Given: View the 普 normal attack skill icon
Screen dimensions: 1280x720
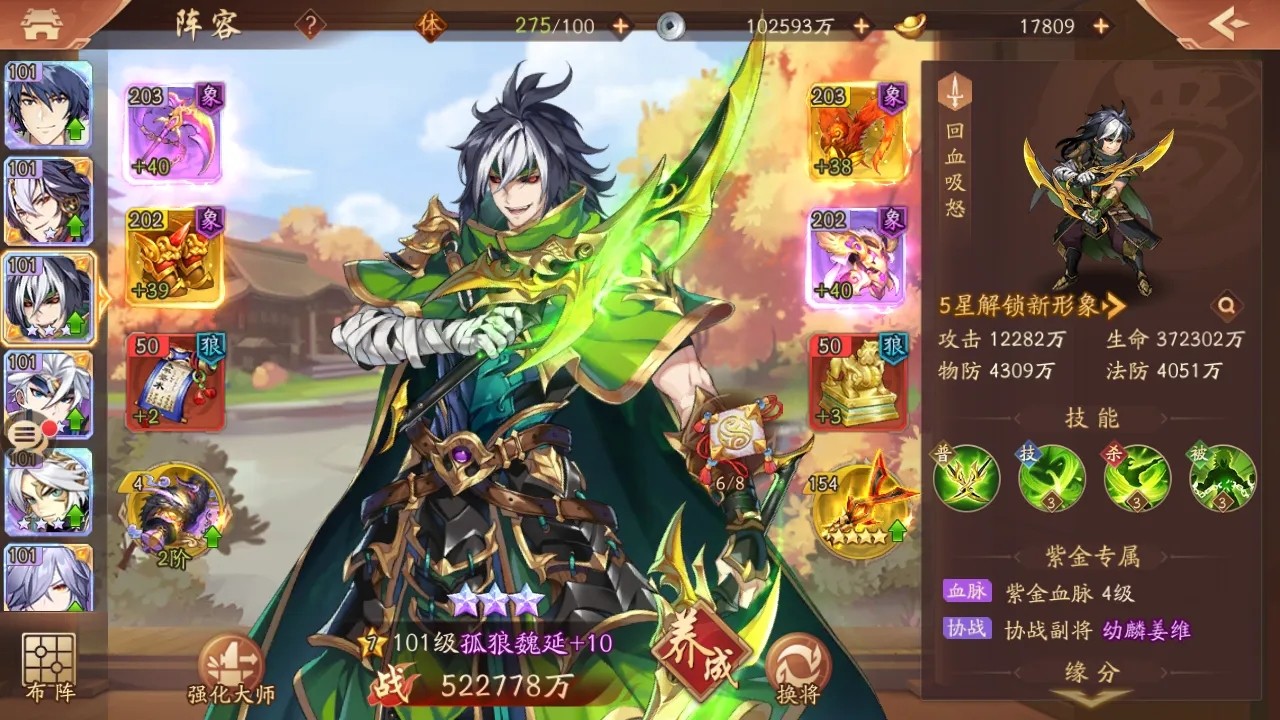Looking at the screenshot, I should click(x=966, y=478).
